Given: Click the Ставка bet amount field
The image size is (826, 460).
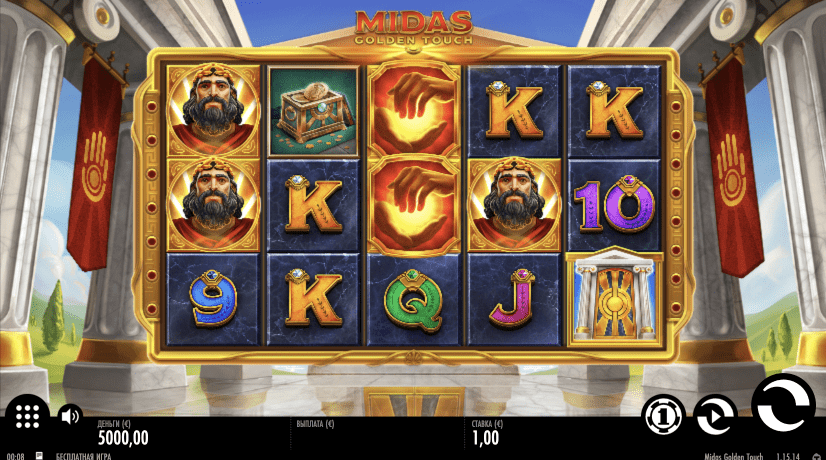Looking at the screenshot, I should [x=487, y=436].
